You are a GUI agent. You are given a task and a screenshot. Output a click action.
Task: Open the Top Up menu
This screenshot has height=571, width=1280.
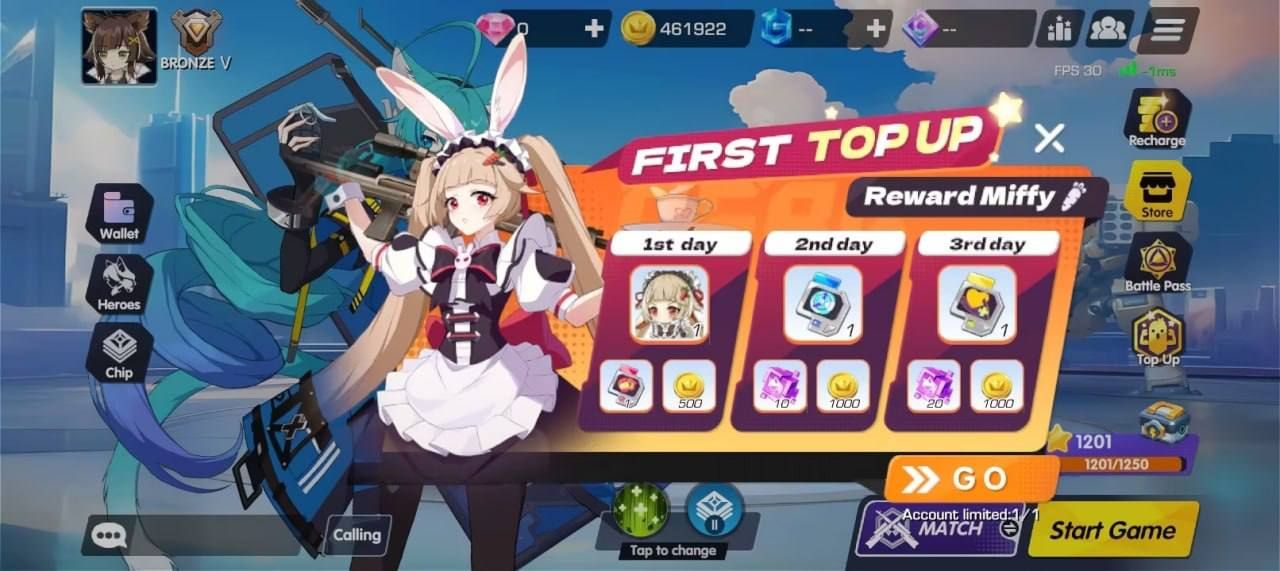(1157, 336)
